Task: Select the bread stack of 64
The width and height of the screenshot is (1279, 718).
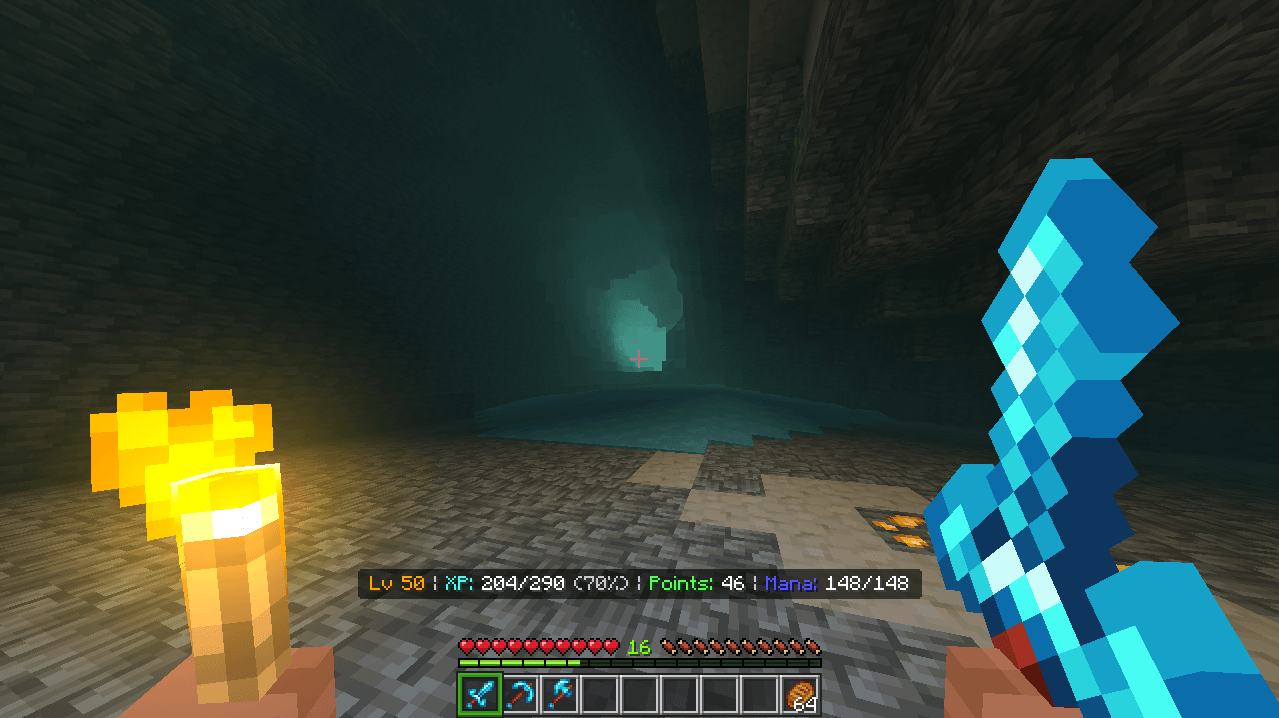Action: pyautogui.click(x=801, y=694)
